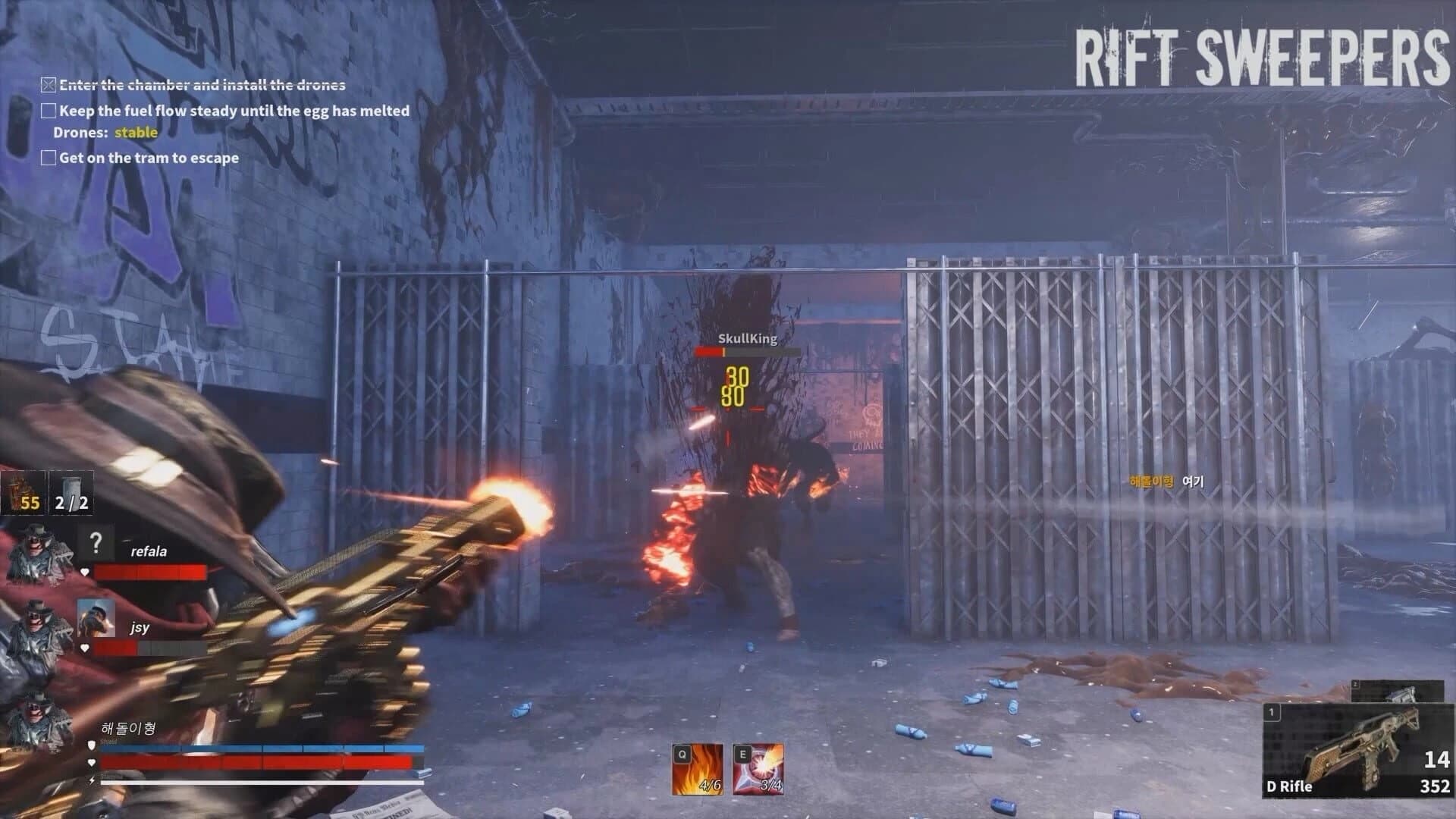
Task: Uncheck the completed 'Enter the chamber' objective
Action: [48, 84]
